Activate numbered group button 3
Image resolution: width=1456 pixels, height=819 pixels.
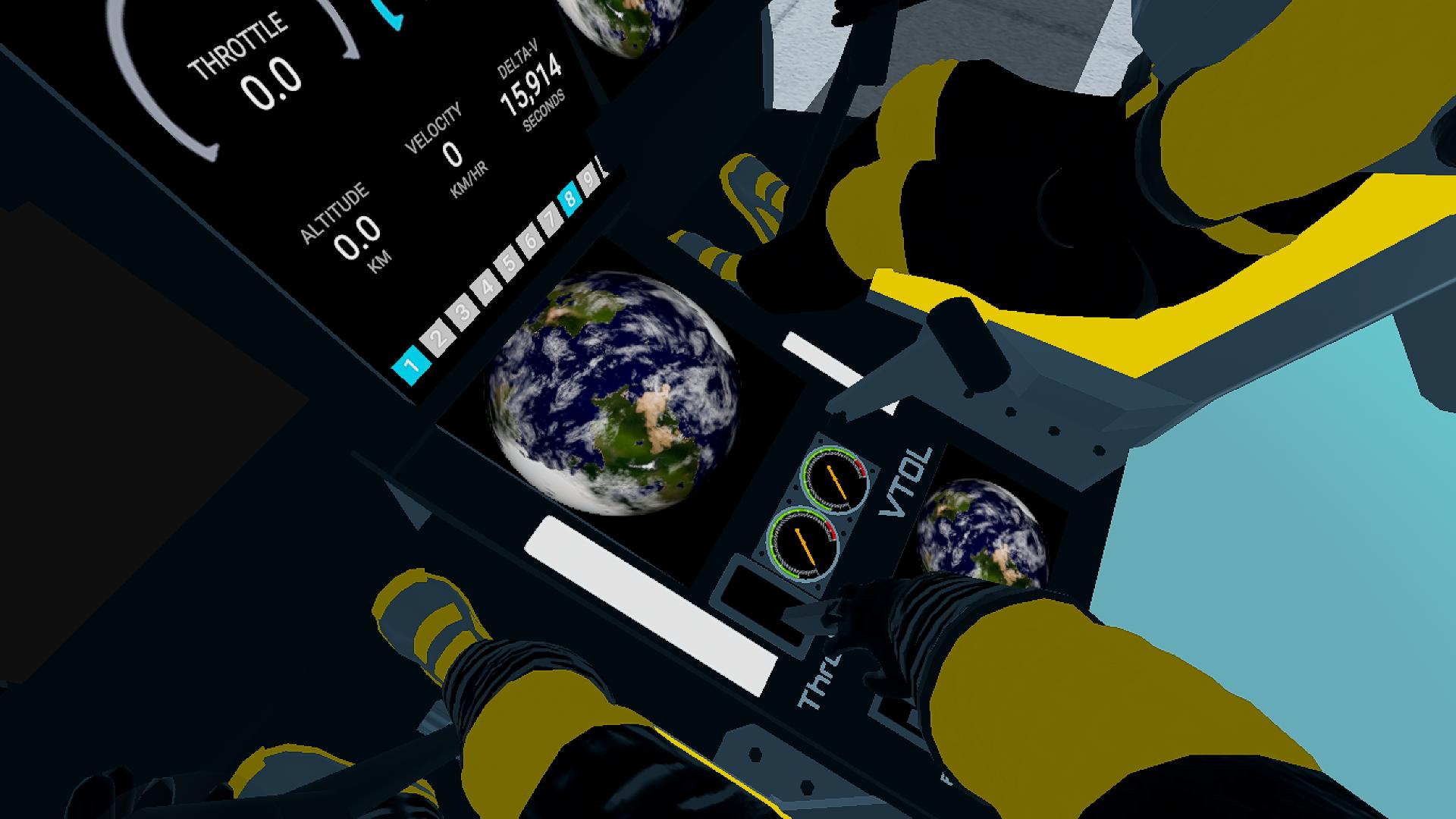[x=463, y=312]
